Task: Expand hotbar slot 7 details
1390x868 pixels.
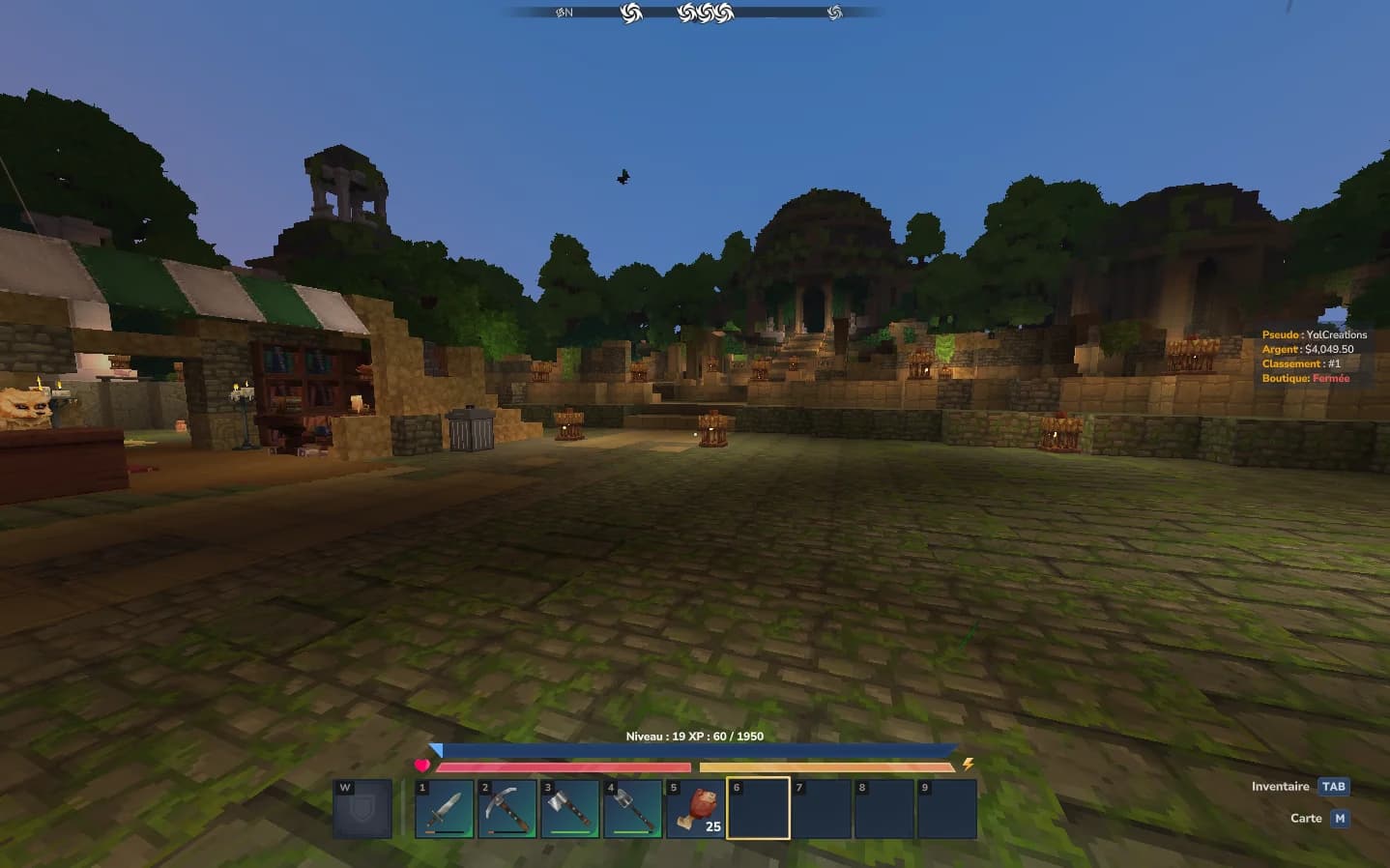Action: 821,809
